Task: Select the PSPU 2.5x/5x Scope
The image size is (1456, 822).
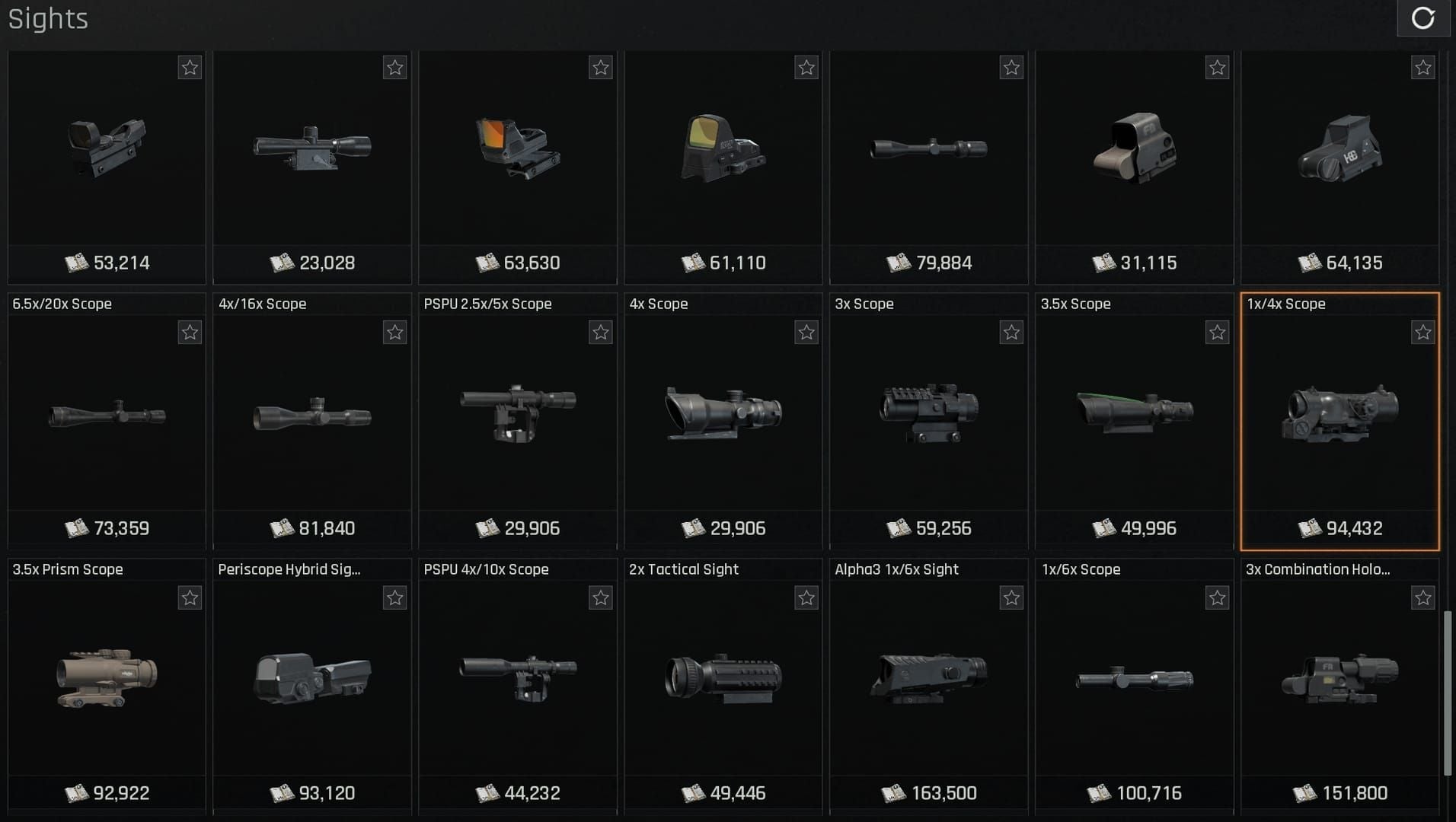Action: point(518,416)
